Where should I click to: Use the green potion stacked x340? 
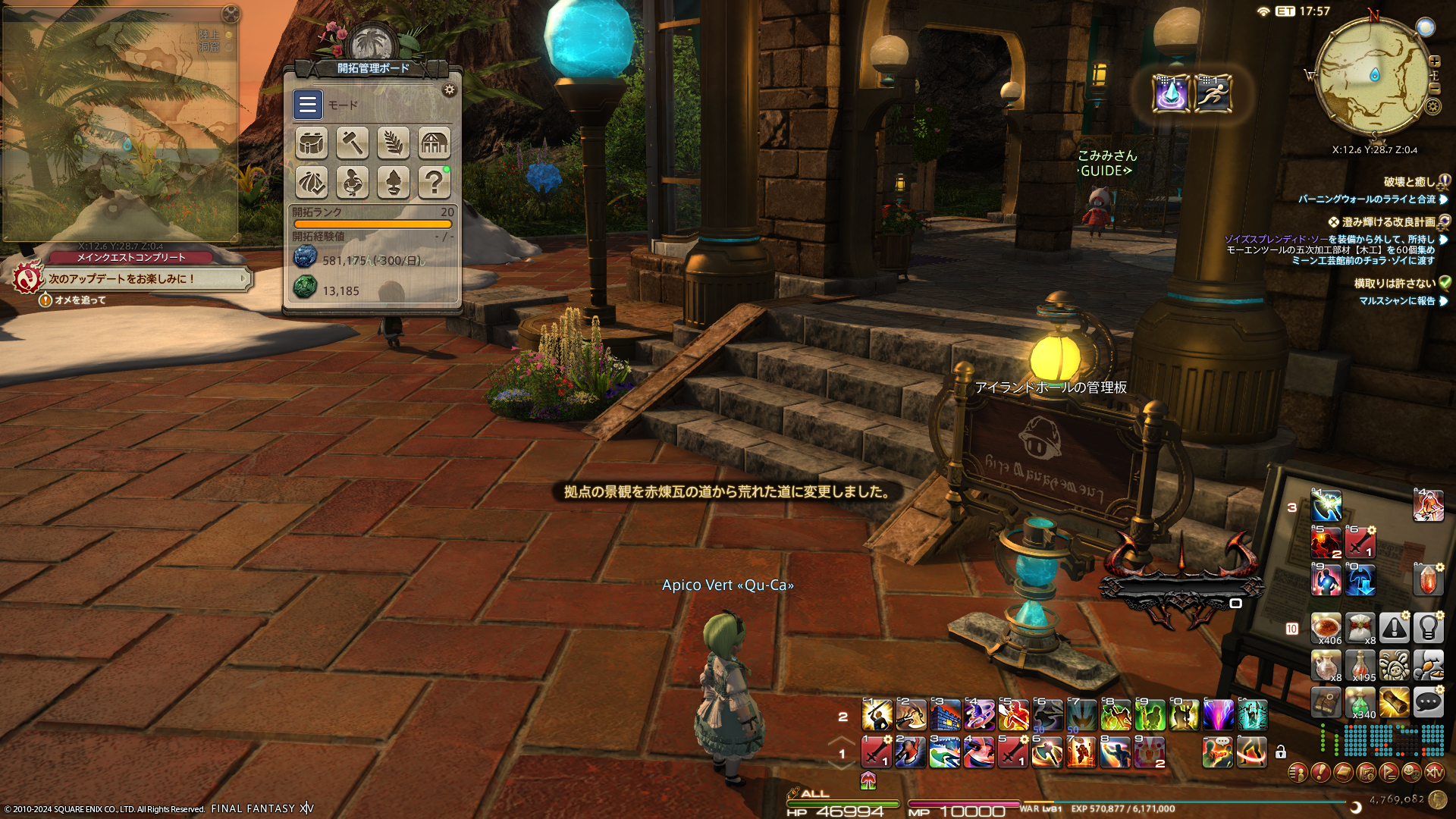coord(1360,702)
